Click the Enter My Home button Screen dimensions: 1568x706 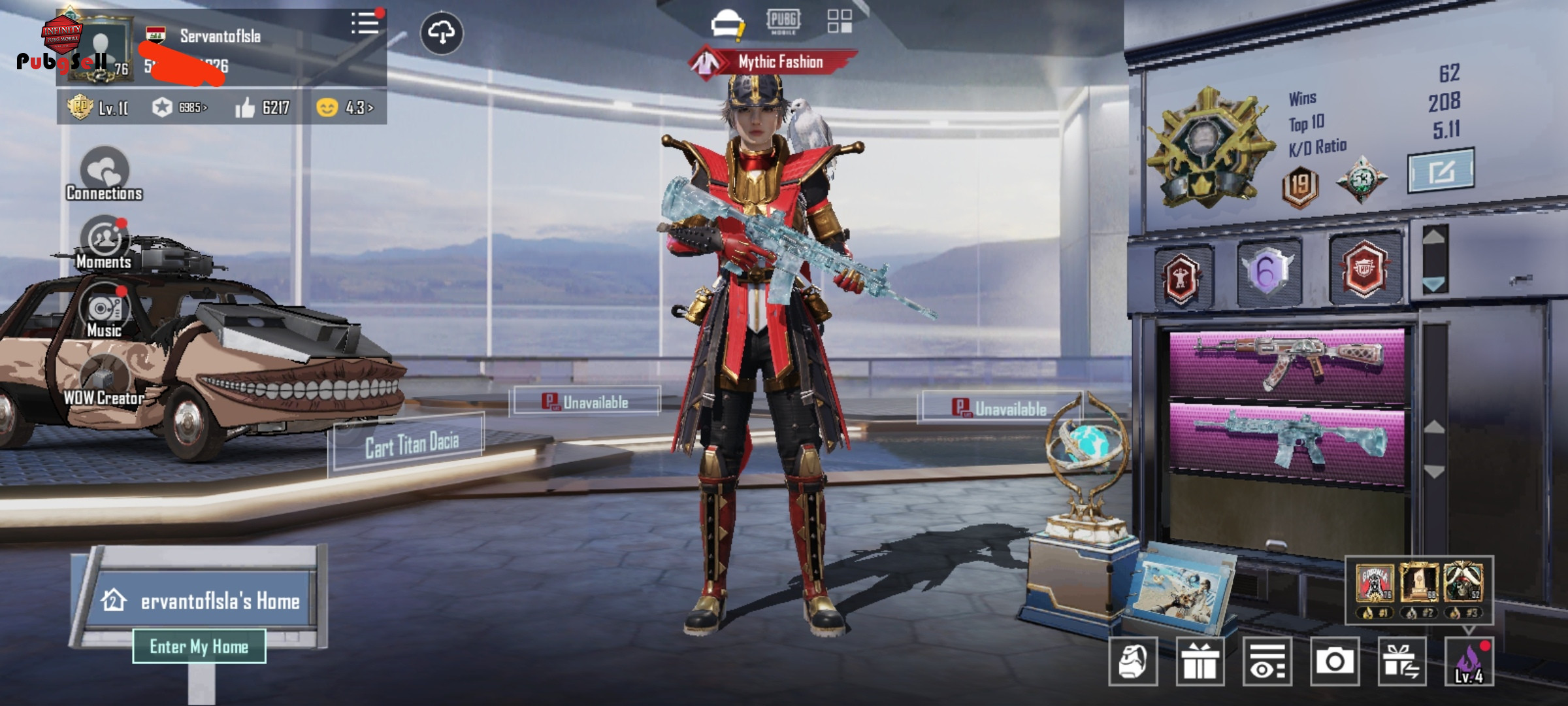199,647
